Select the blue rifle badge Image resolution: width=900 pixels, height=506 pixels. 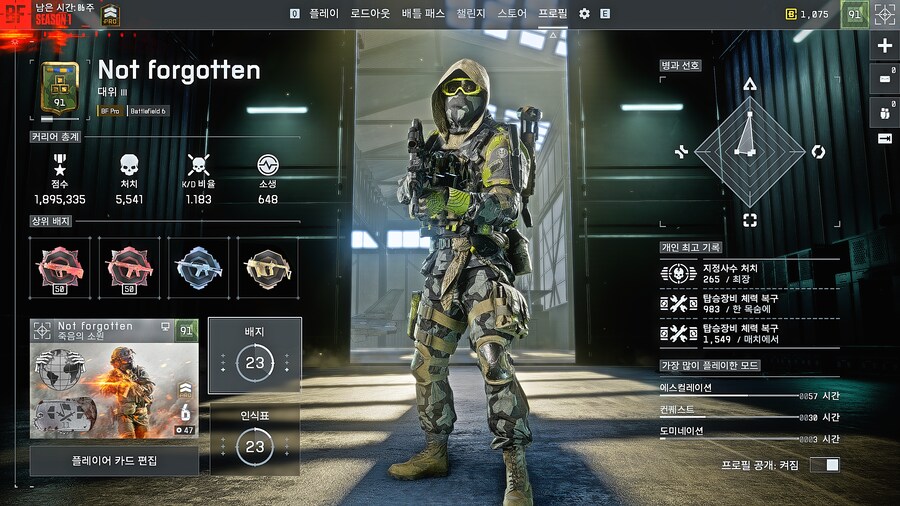tap(199, 267)
